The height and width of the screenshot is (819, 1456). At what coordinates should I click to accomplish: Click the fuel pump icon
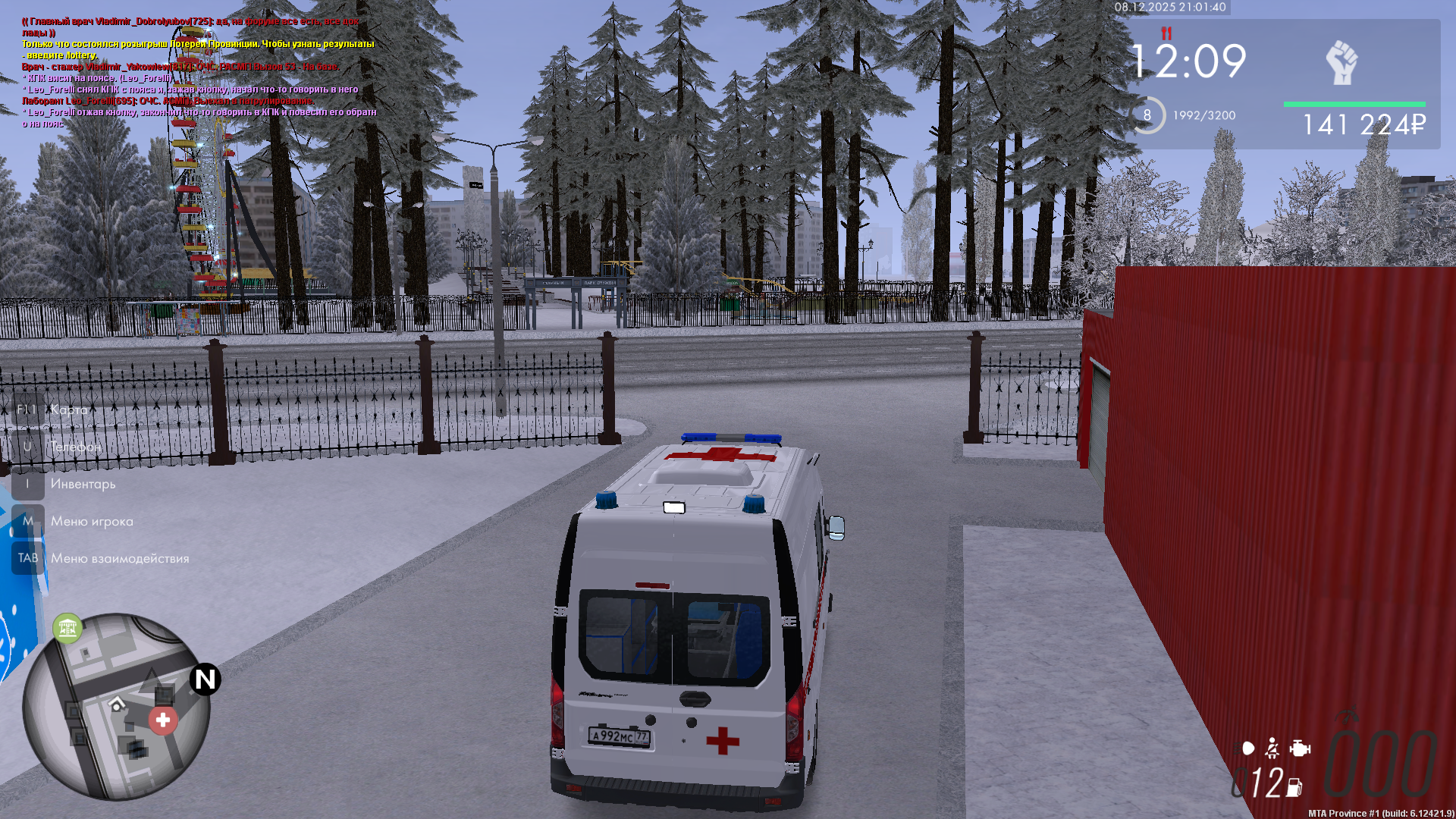click(x=1294, y=788)
